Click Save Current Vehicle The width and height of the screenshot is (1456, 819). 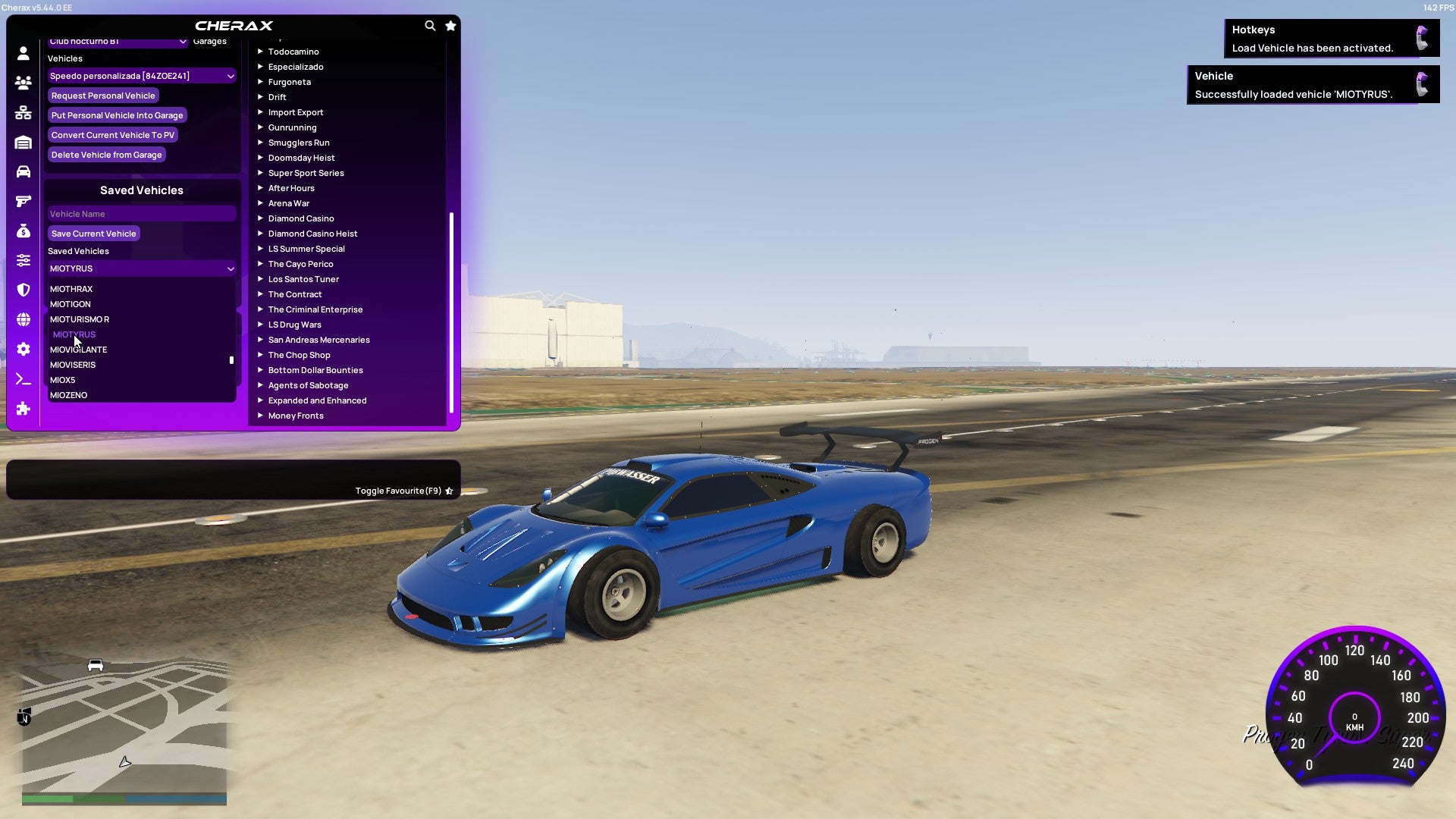tap(93, 233)
